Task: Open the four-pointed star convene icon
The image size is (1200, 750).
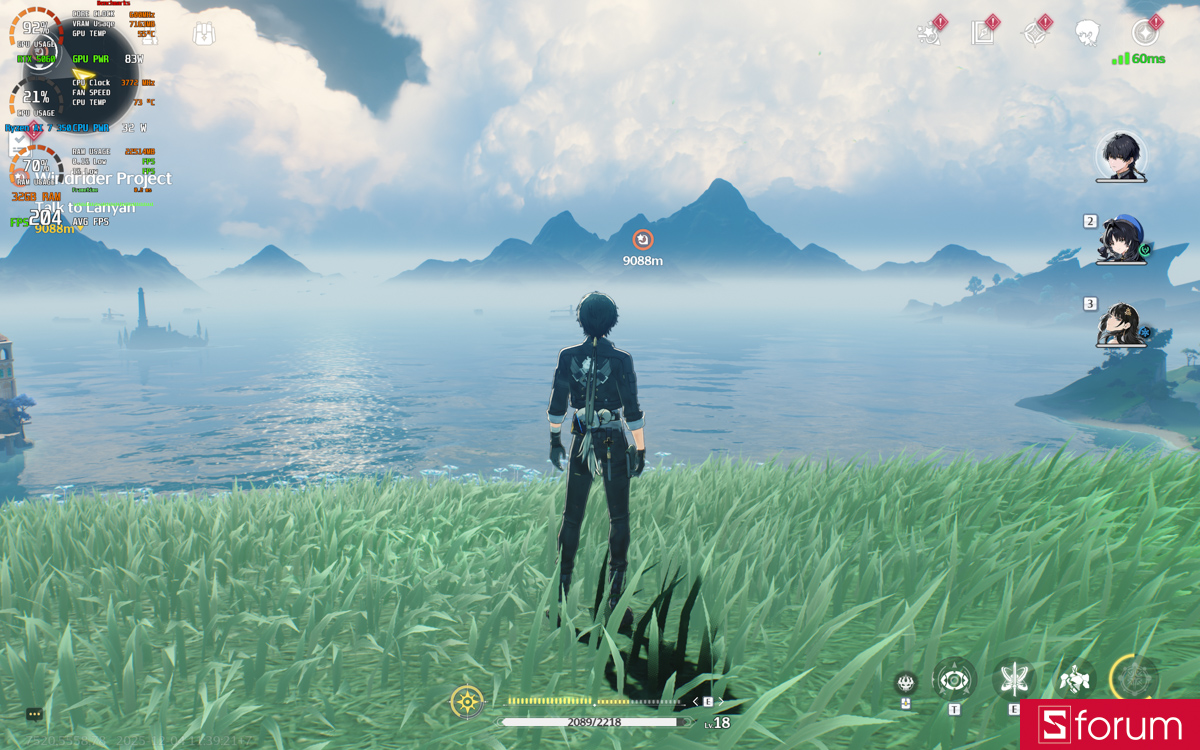Action: [x=1034, y=33]
